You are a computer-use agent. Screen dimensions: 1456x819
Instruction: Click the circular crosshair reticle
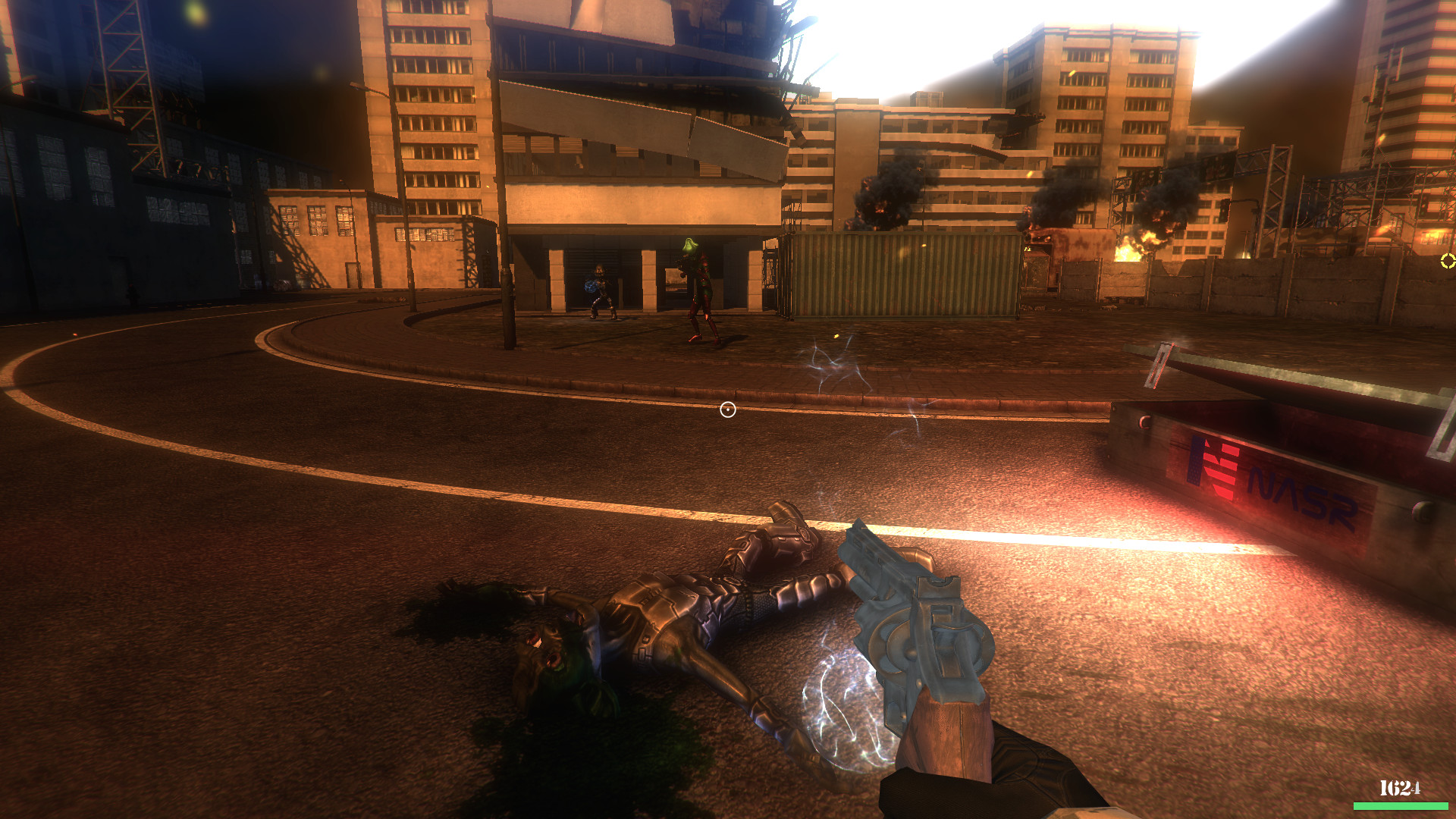[x=727, y=409]
